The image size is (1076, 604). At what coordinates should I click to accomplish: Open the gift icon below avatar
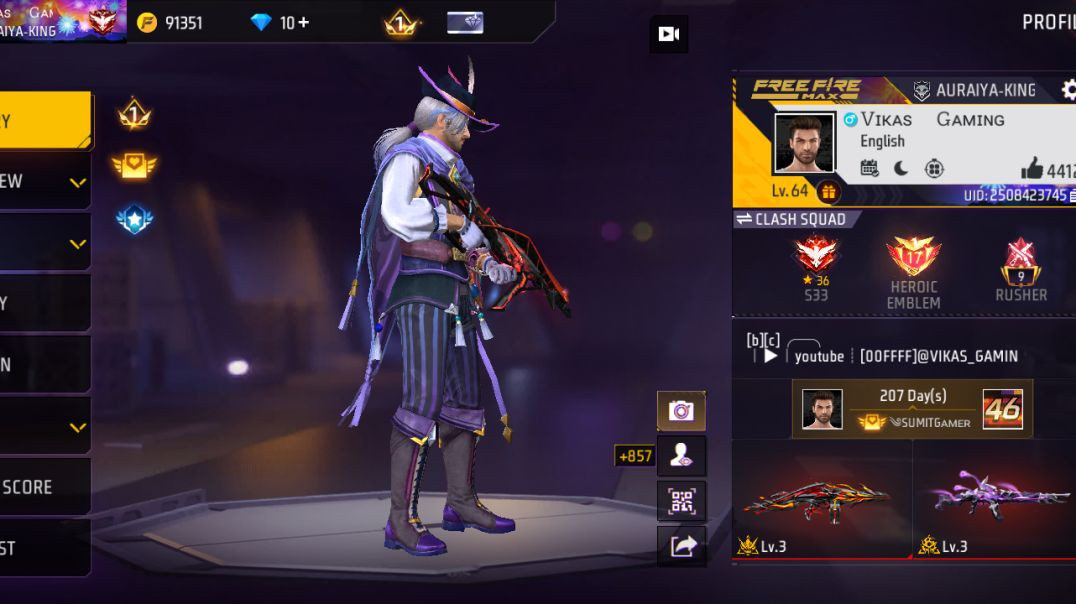pos(828,191)
